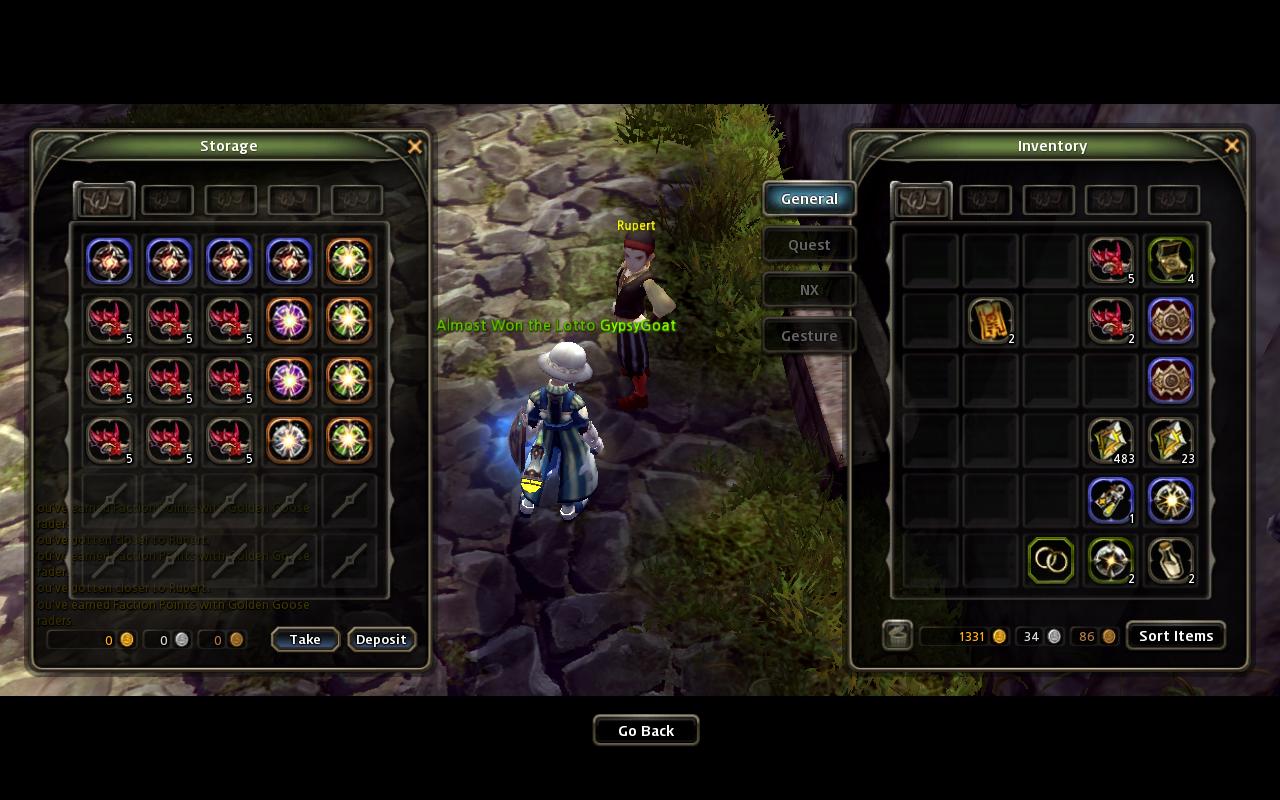Image resolution: width=1280 pixels, height=800 pixels.
Task: Click the Deposit button
Action: 381,640
